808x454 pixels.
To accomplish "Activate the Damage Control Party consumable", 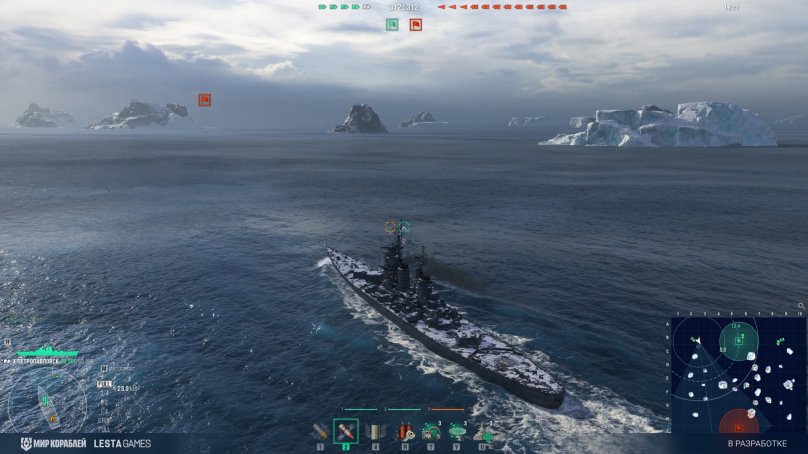I will tap(404, 432).
